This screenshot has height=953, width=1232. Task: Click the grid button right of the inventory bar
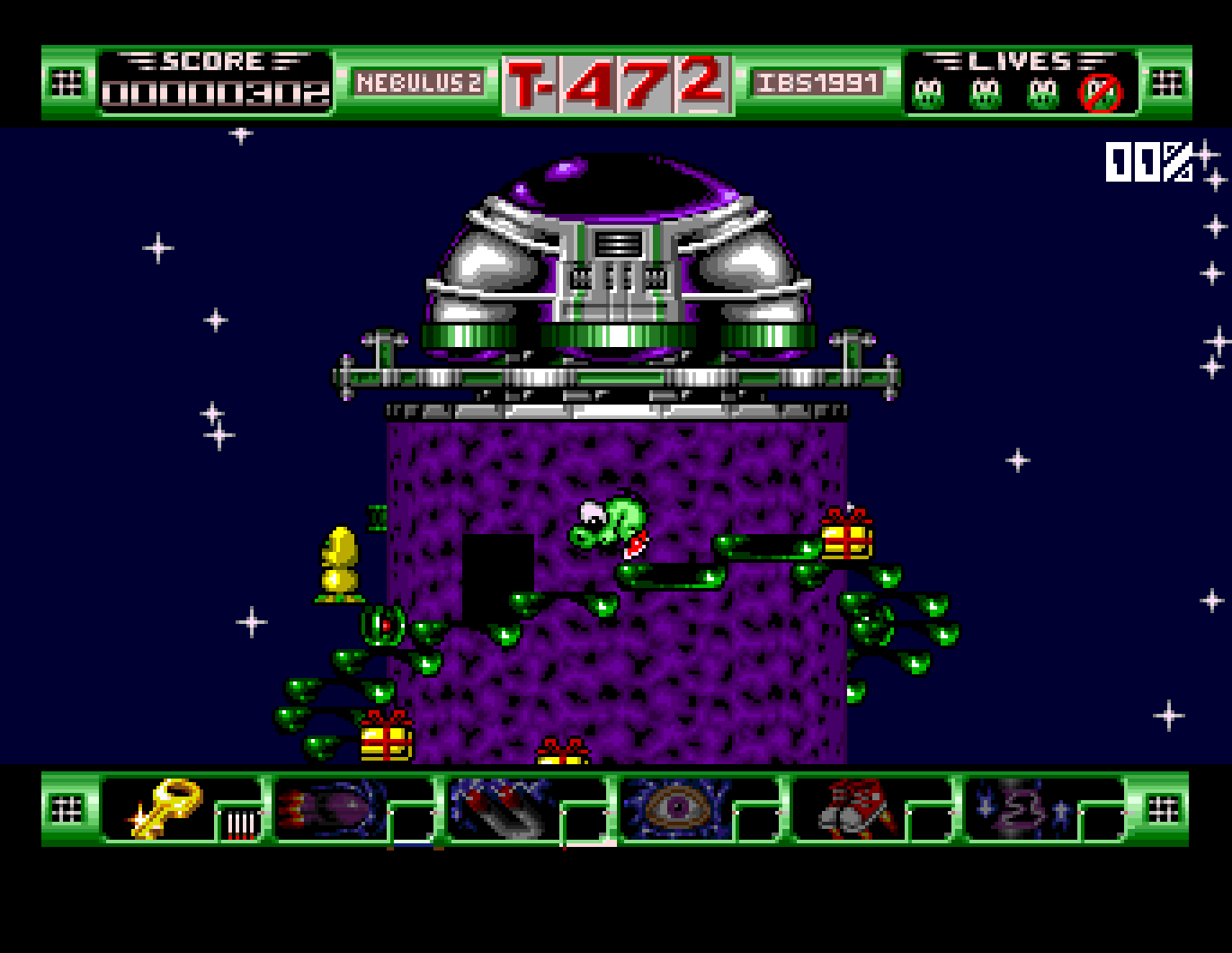coord(1165,809)
